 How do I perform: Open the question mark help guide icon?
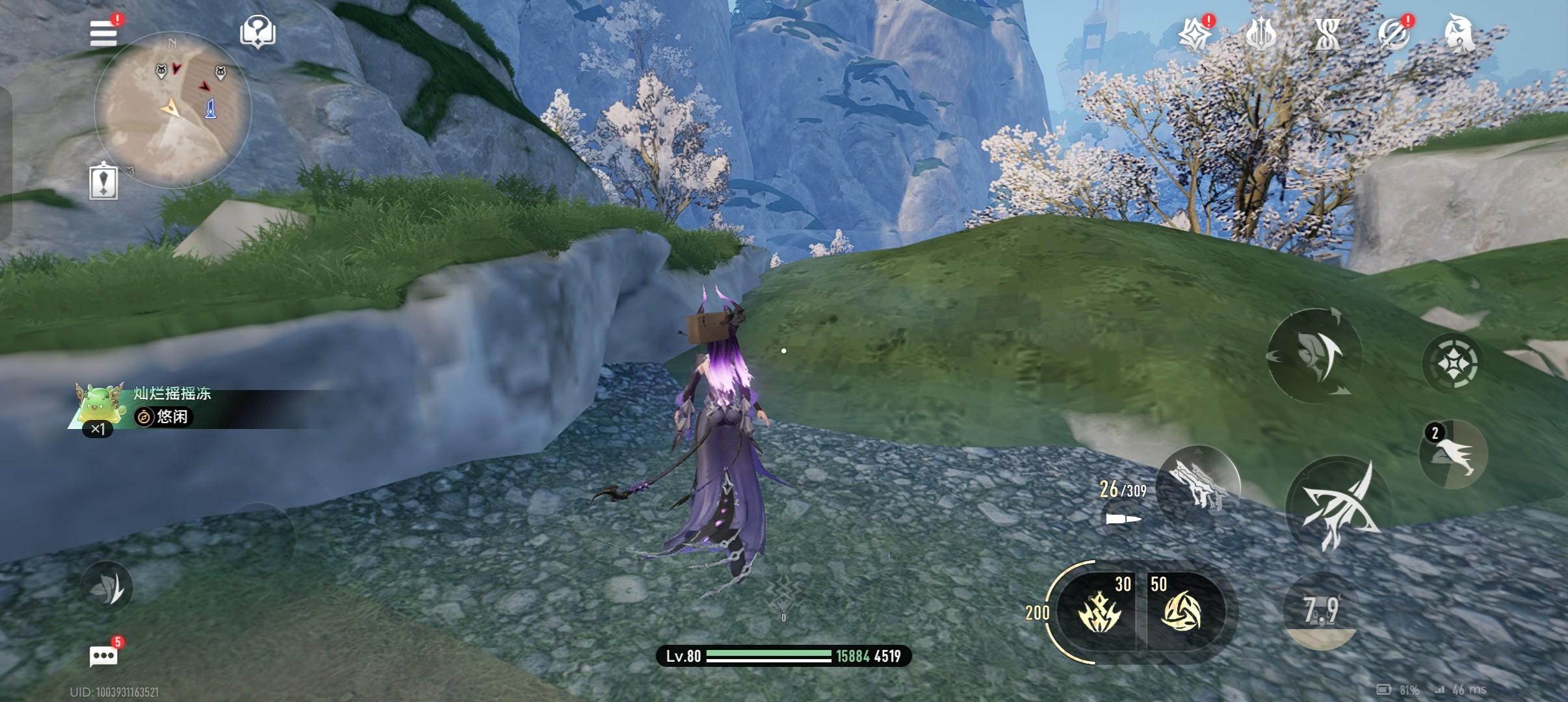click(257, 32)
